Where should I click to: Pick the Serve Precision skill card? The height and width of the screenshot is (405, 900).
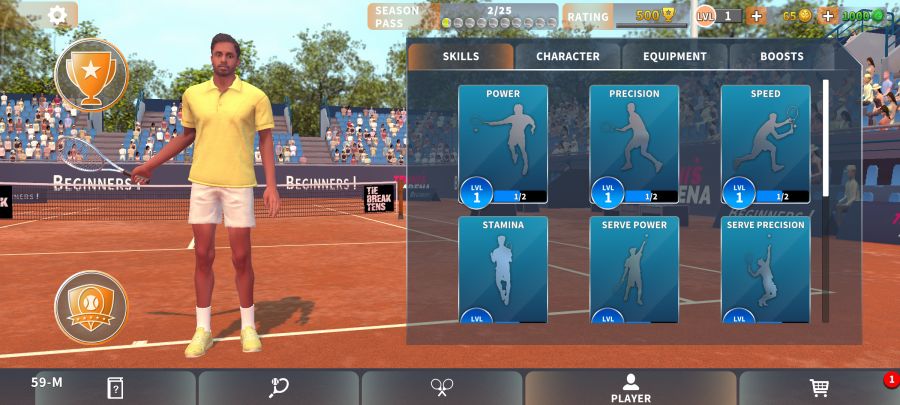click(765, 270)
